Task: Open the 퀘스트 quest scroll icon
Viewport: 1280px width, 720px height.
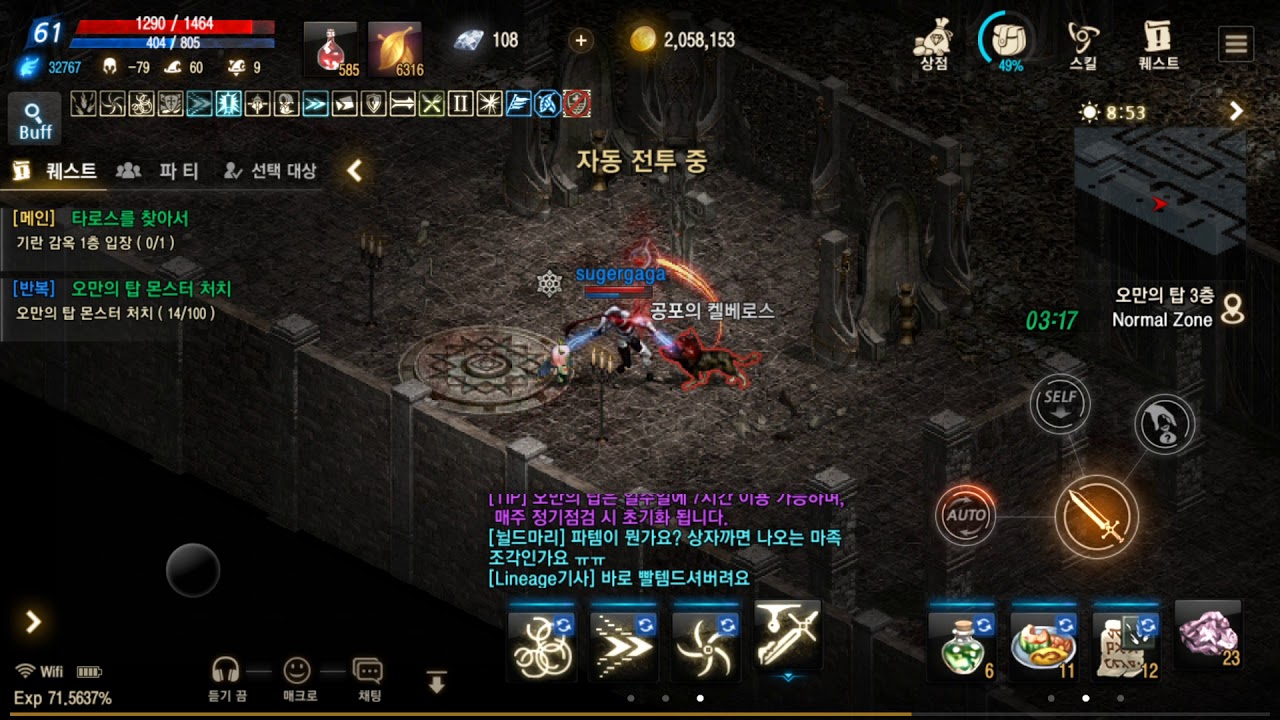Action: (1158, 44)
